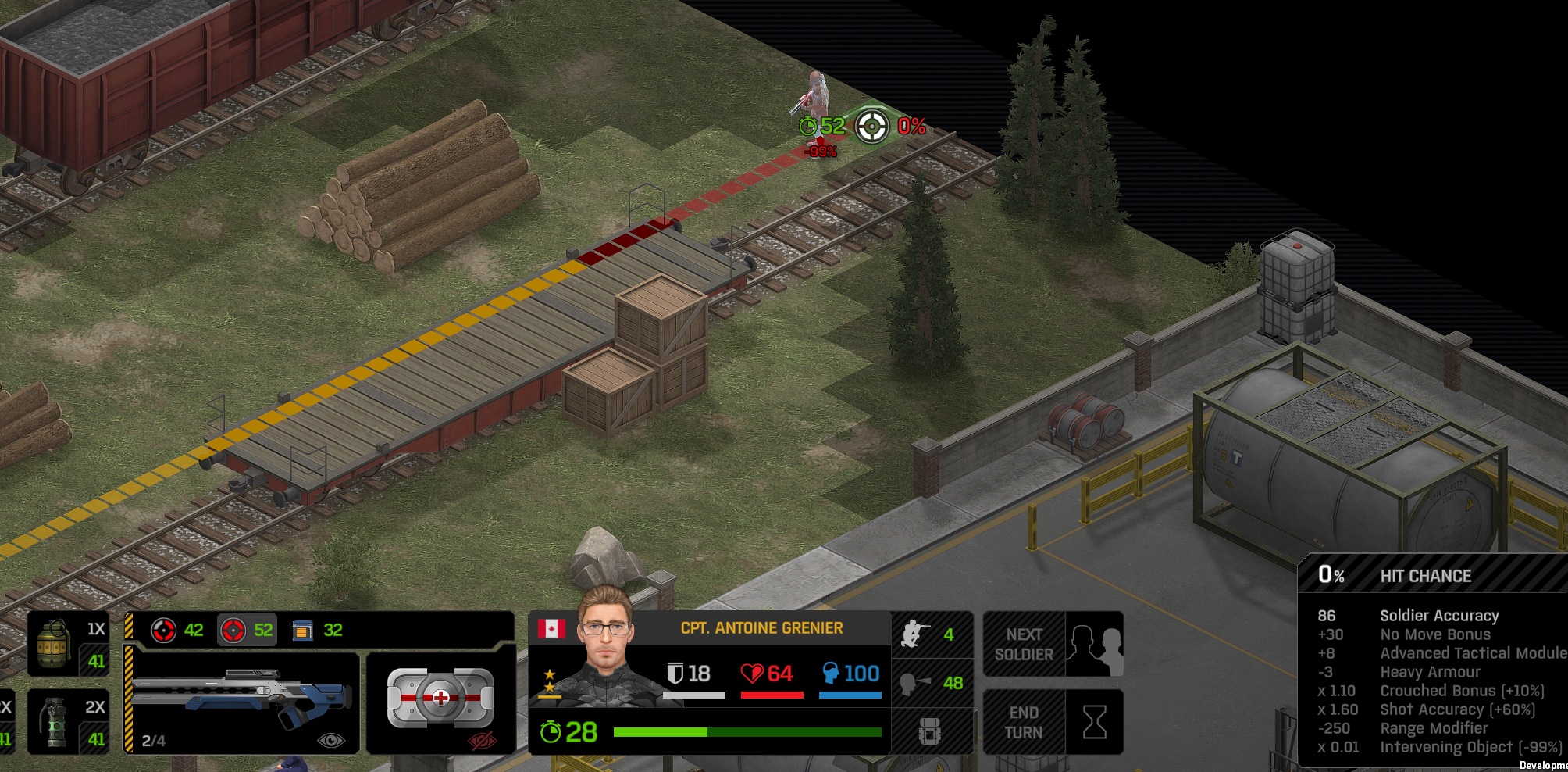End the current turn
Screen dimensions: 1568x772
[x=1052, y=722]
